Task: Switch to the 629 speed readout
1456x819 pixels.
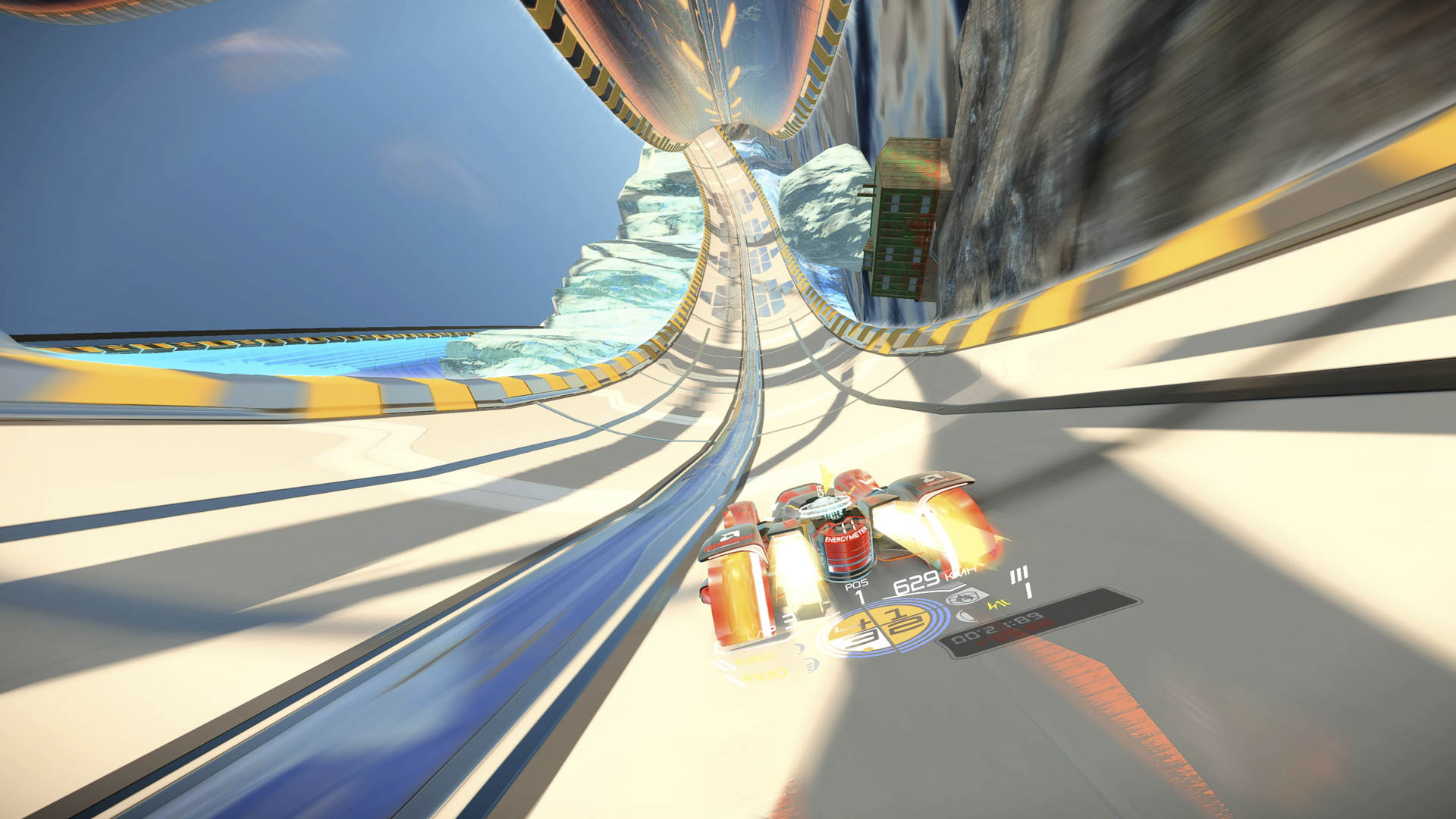Action: coord(915,583)
